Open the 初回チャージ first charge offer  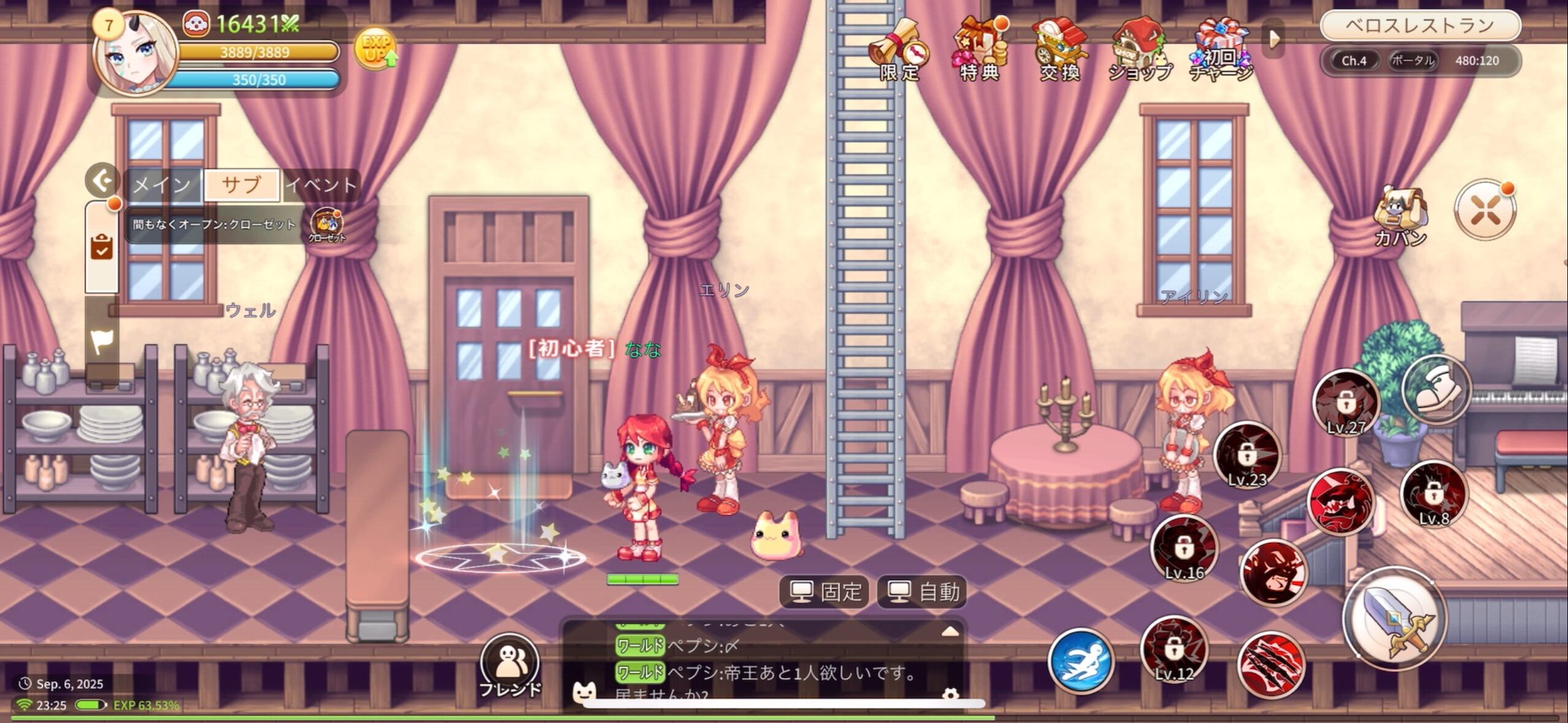(x=1221, y=50)
